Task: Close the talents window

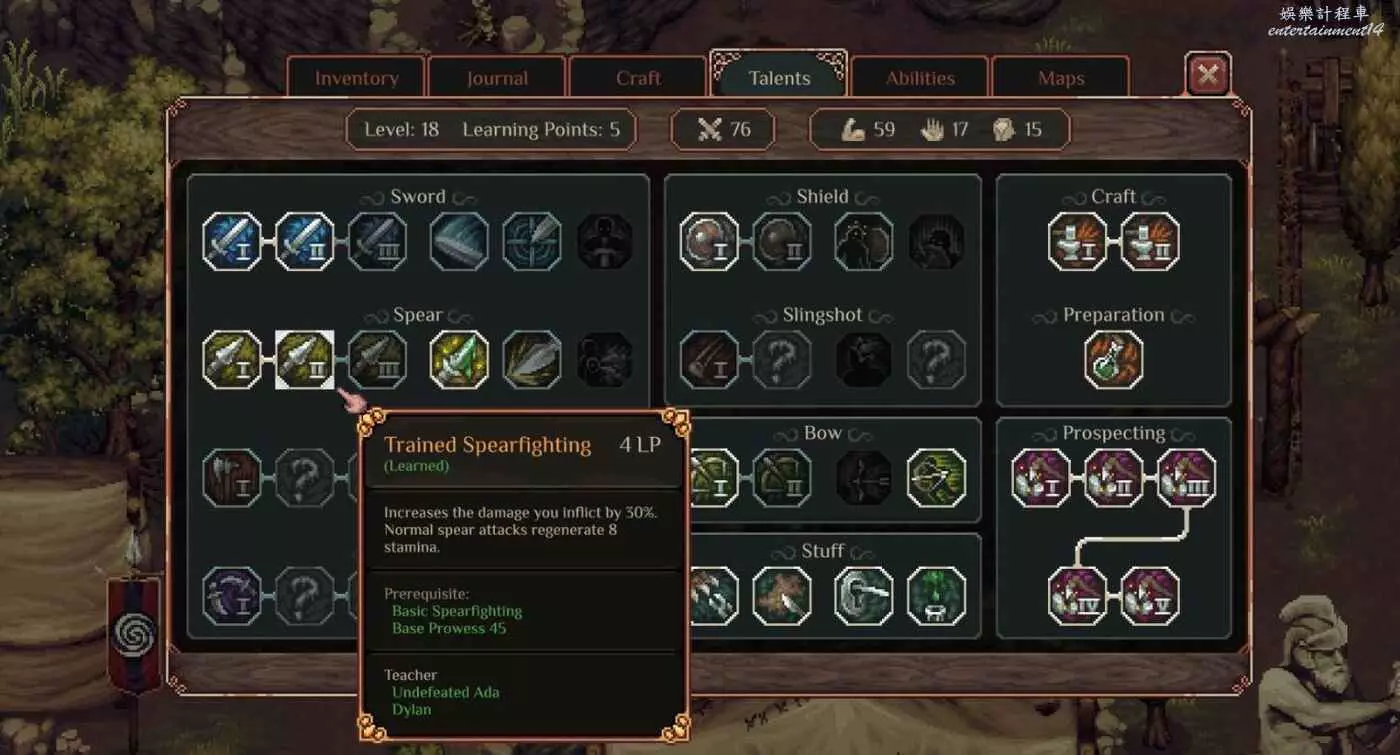Action: (x=1208, y=74)
